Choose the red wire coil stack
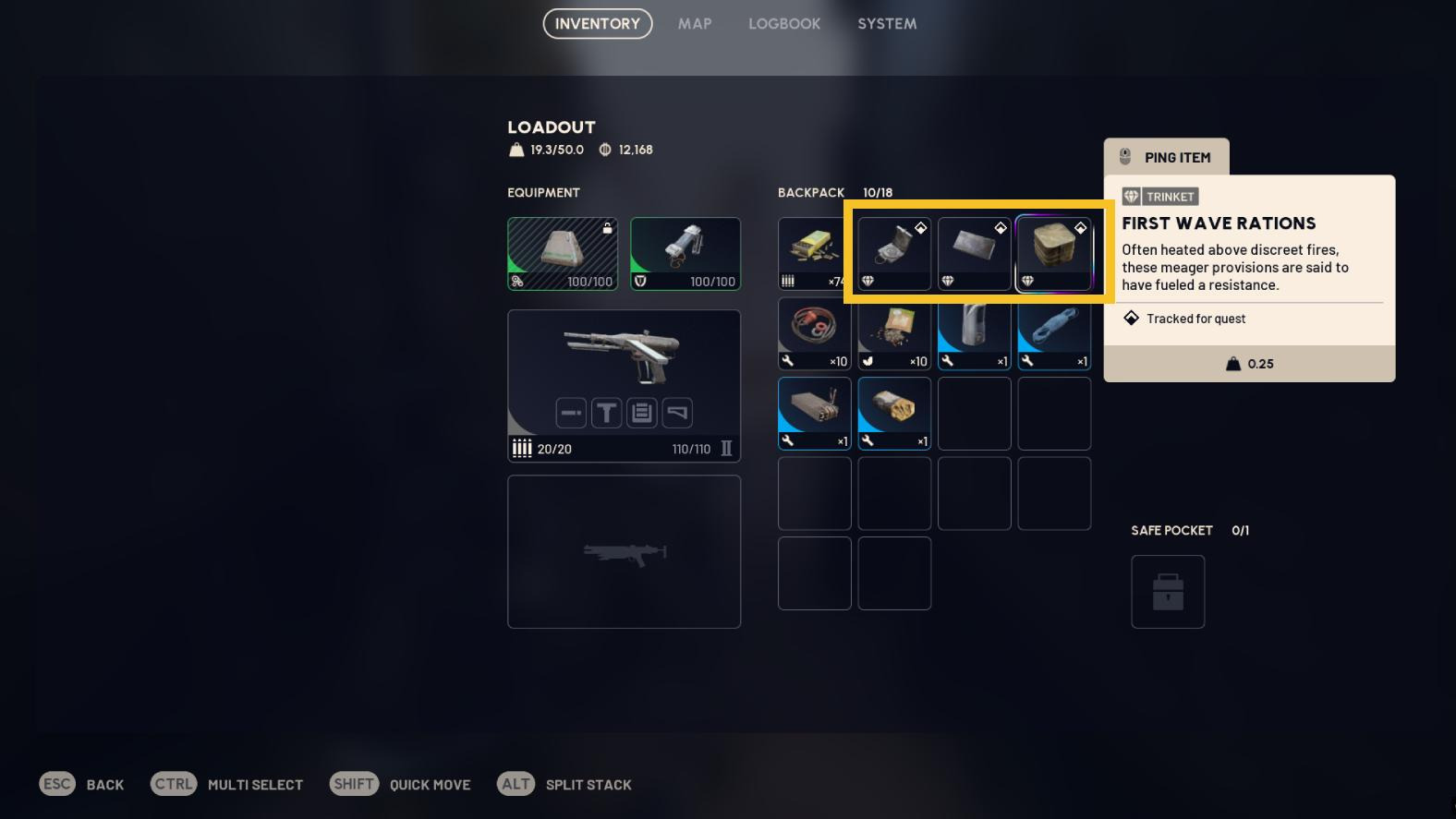The height and width of the screenshot is (819, 1456). point(814,333)
